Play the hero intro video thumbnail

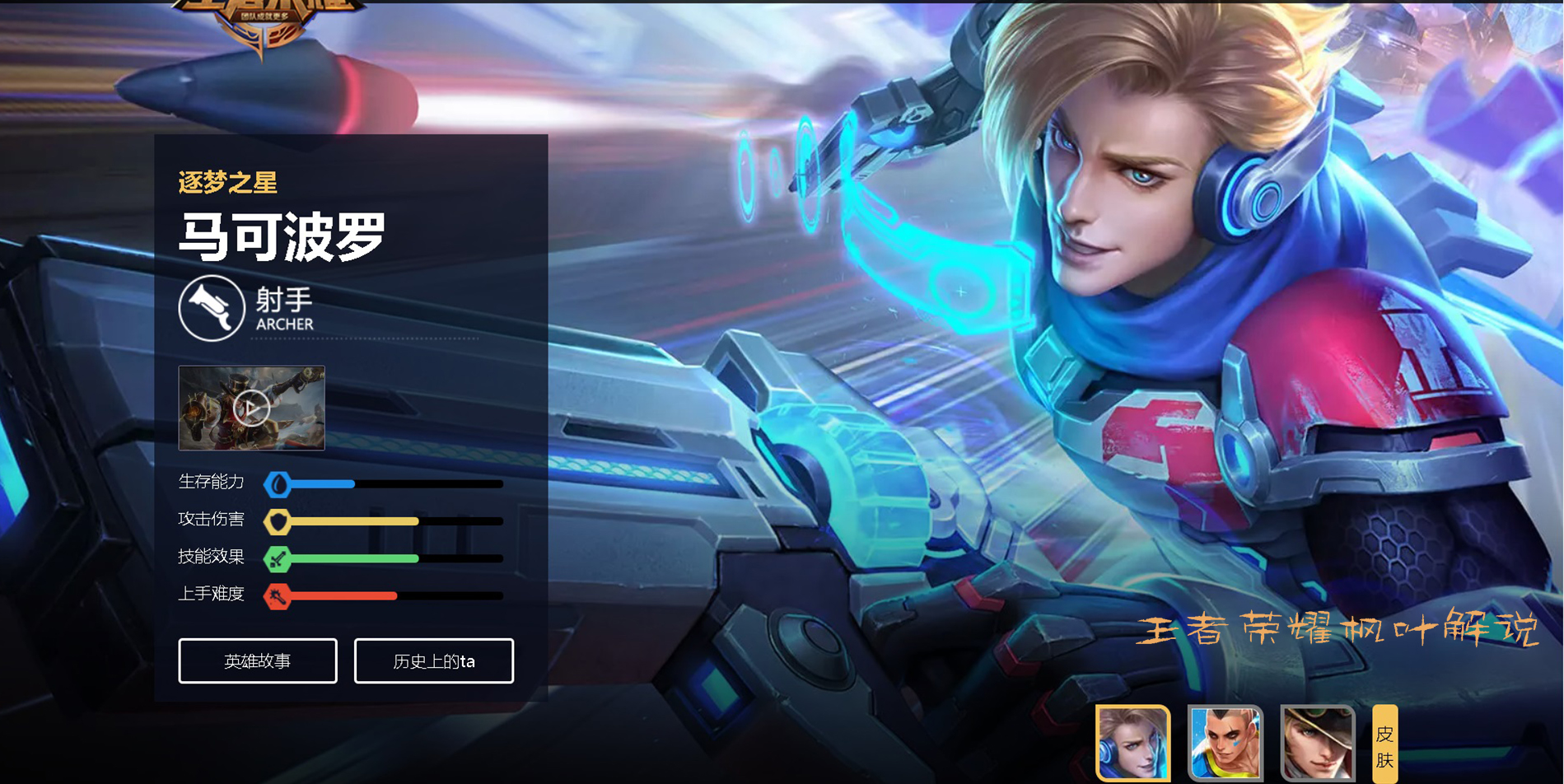[x=251, y=408]
